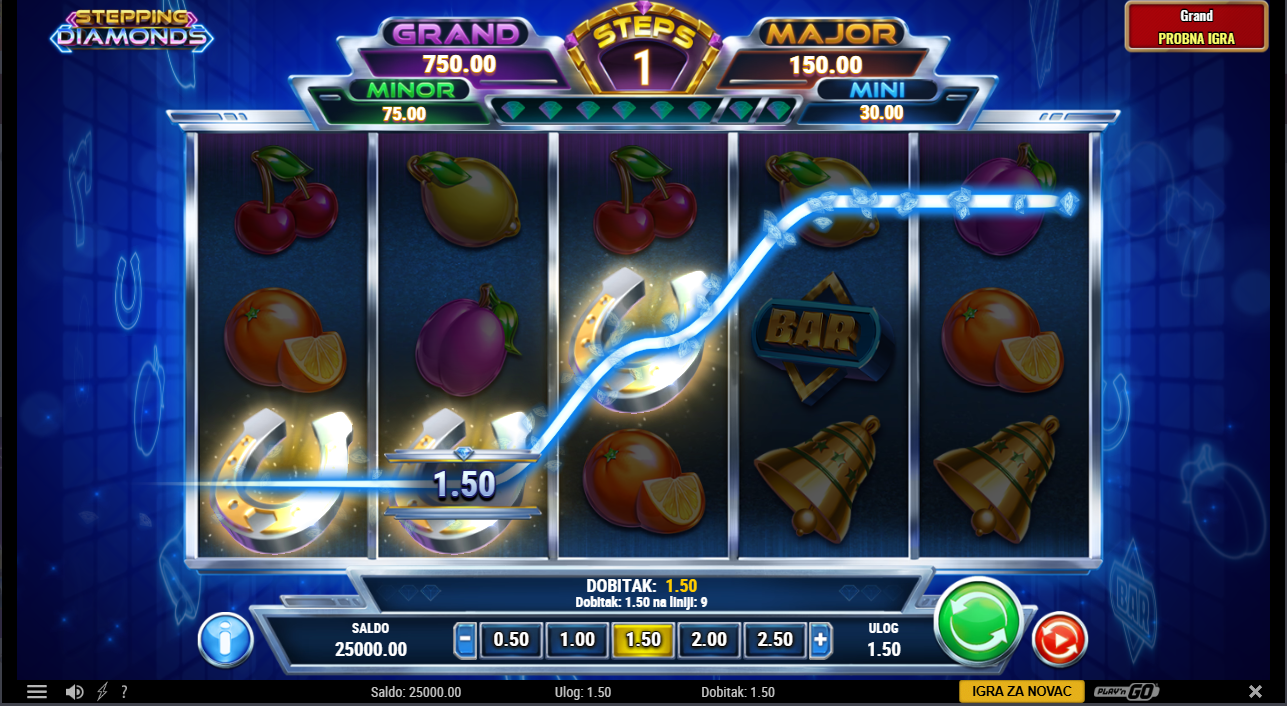Screen dimensions: 1287x706
Task: Open help via the question mark
Action: click(124, 692)
